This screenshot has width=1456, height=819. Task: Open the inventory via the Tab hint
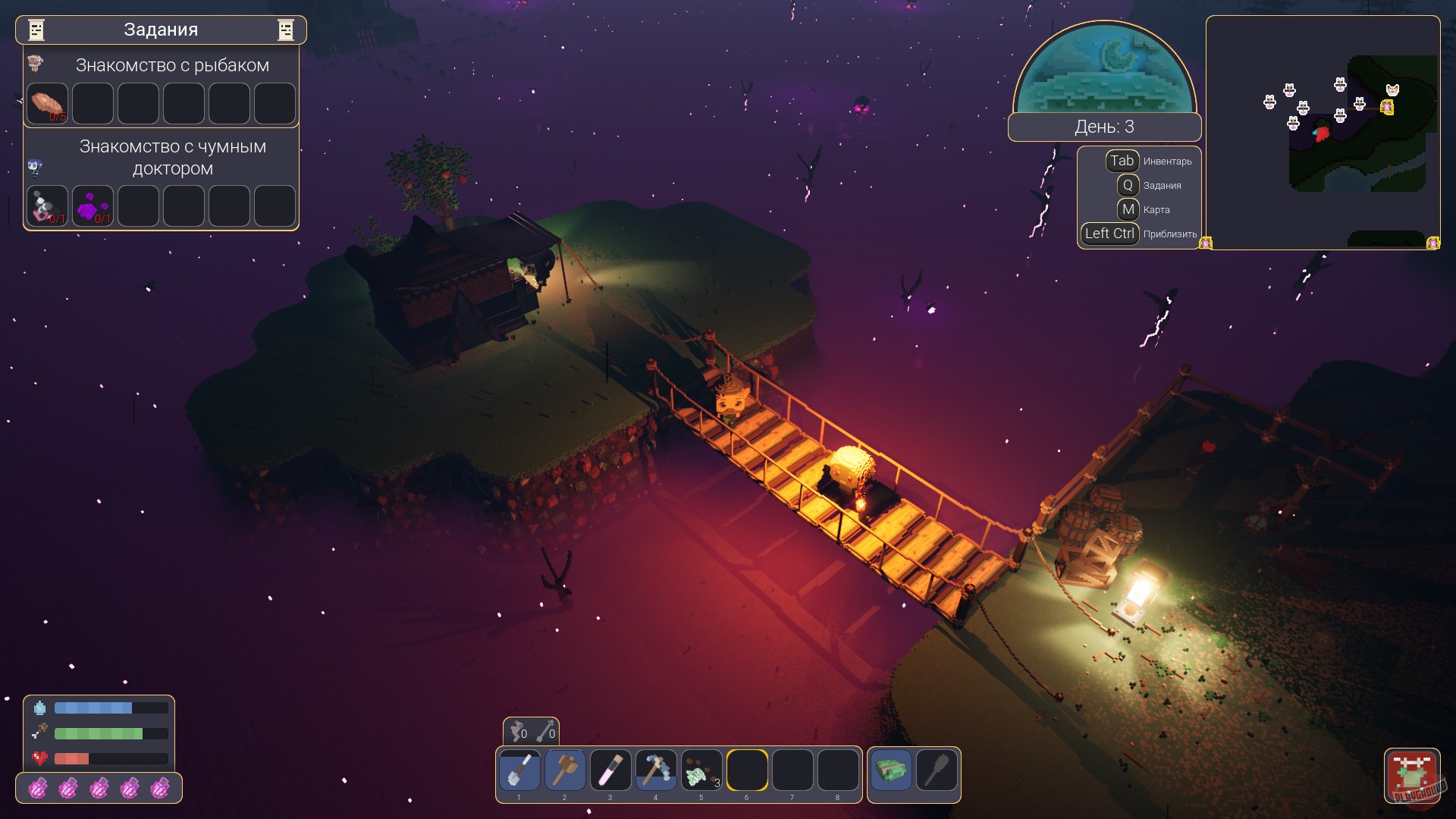click(1122, 161)
